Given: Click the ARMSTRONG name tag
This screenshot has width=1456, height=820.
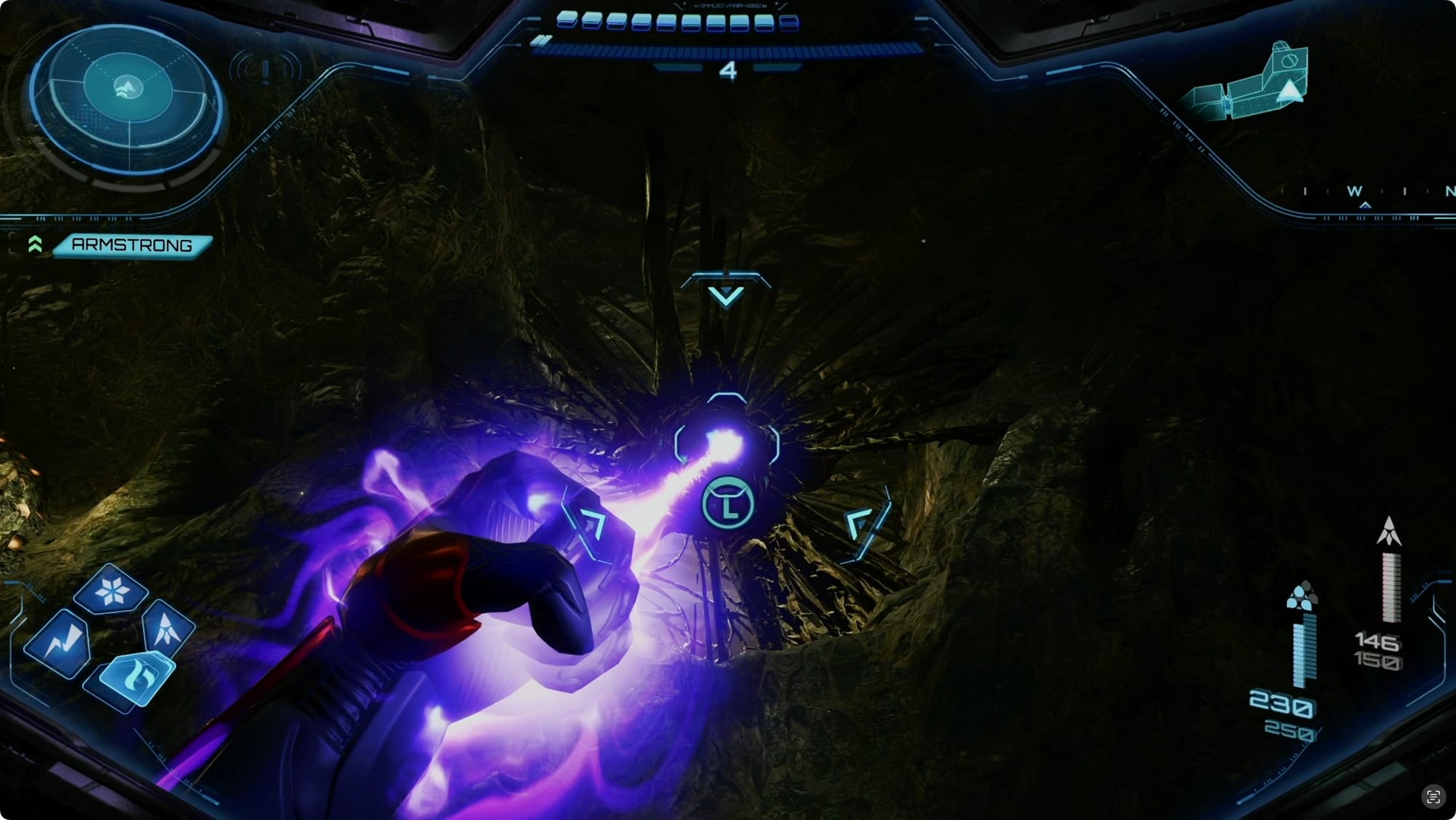Looking at the screenshot, I should [x=132, y=245].
